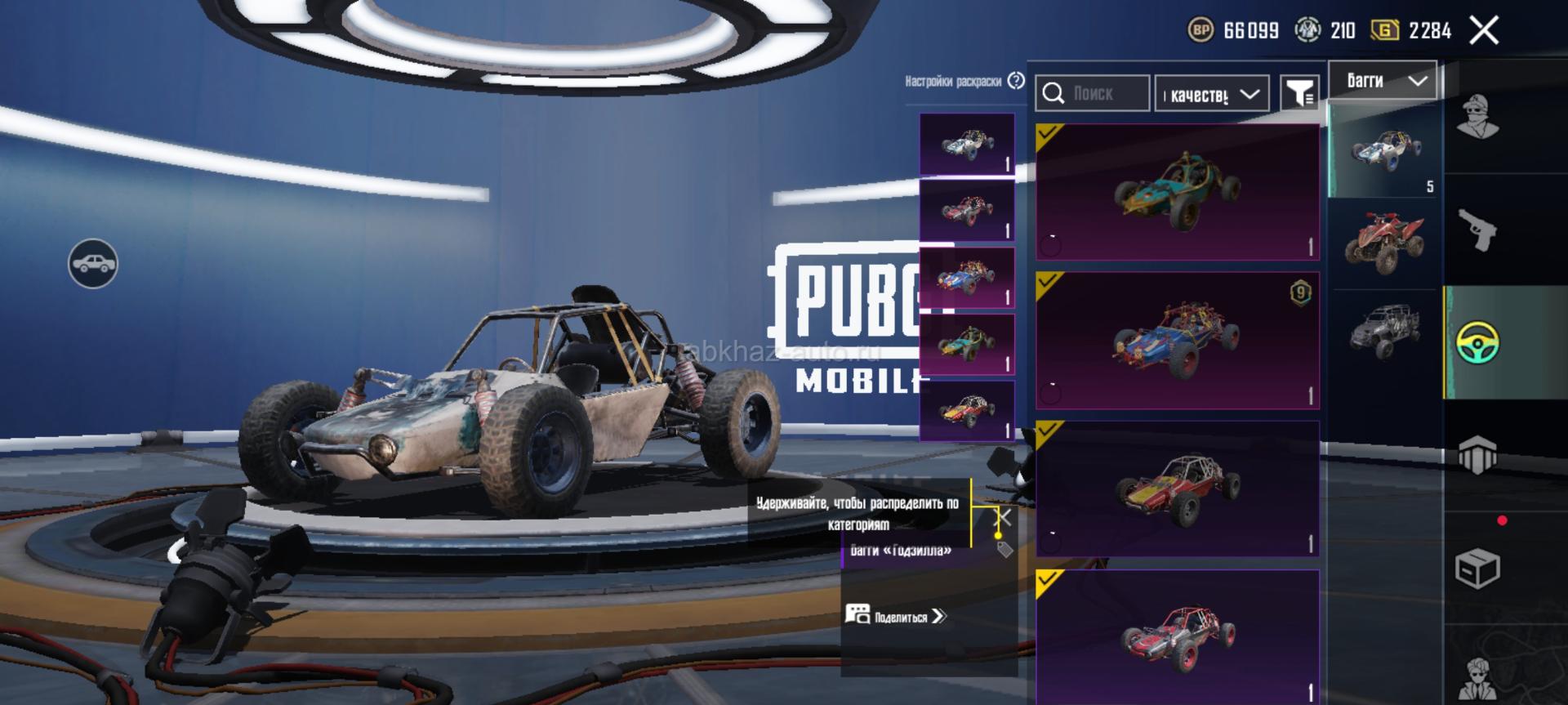Open the pistol weapons tab
Viewport: 1568px width, 705px height.
[x=1477, y=230]
